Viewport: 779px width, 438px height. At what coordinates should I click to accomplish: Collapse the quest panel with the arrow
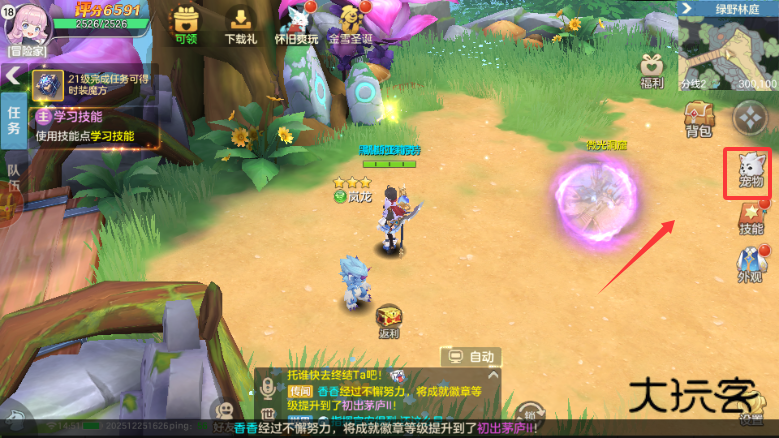[x=13, y=75]
